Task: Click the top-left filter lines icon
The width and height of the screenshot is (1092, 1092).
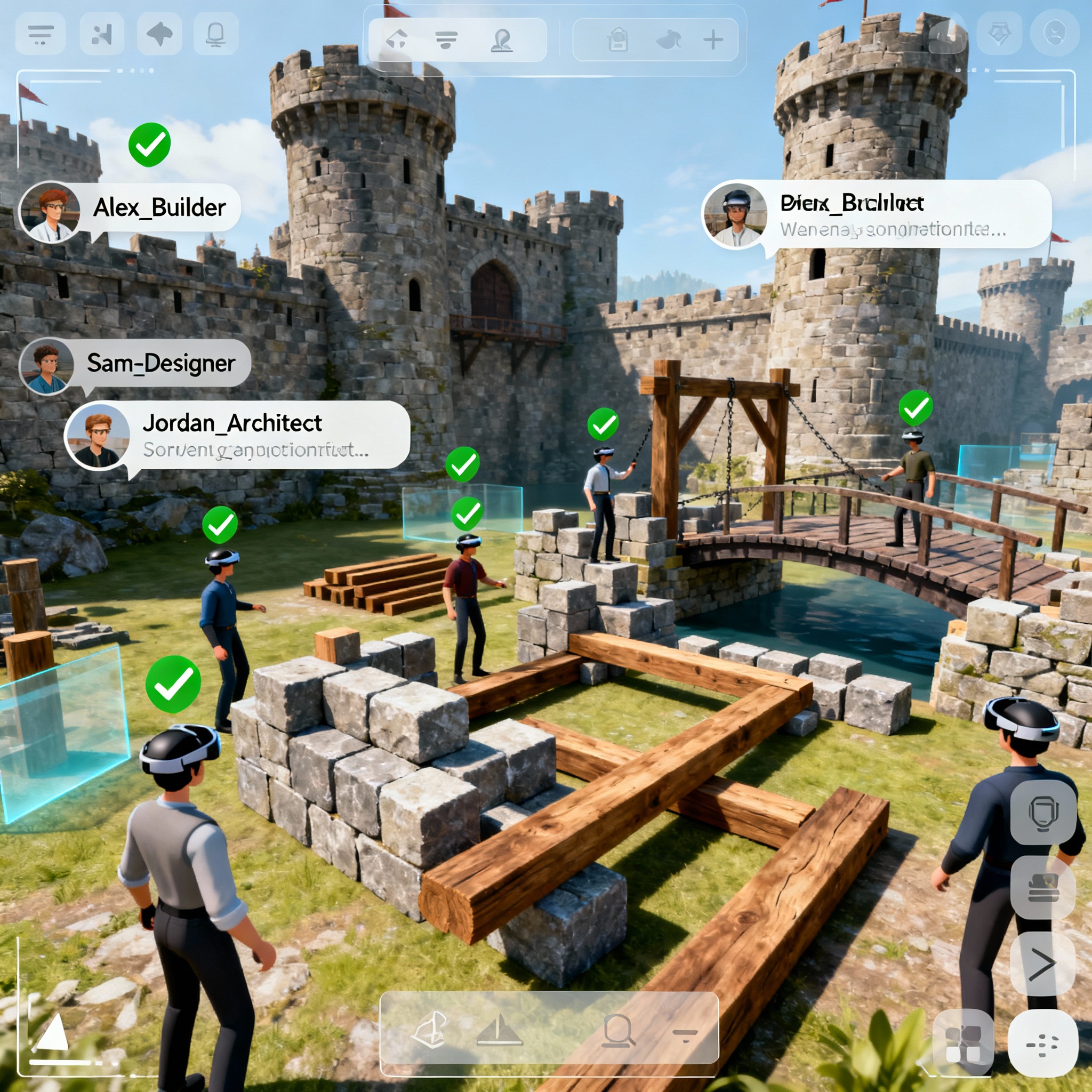Action: 41,35
